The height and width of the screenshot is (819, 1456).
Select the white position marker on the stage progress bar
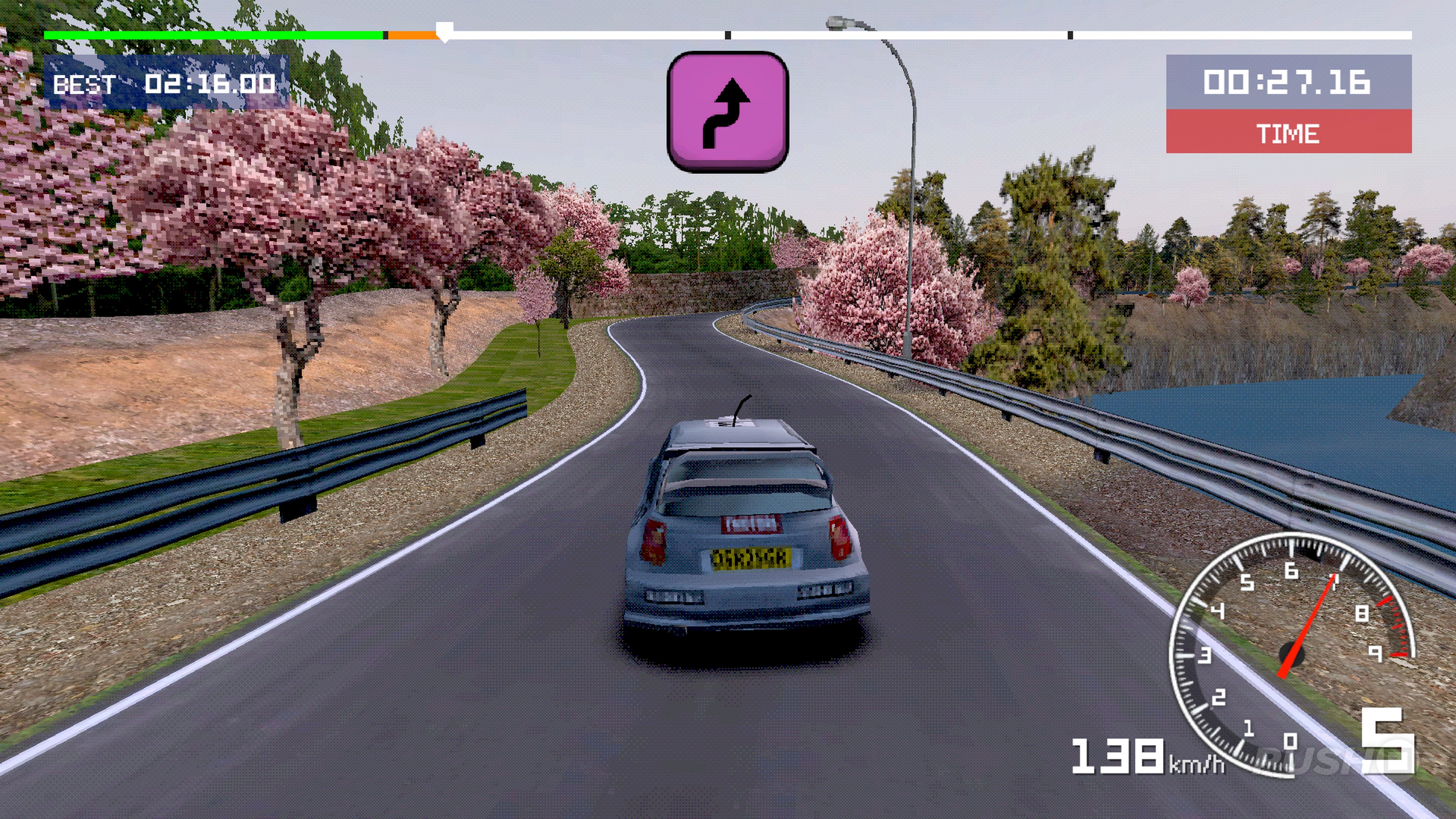pos(445,31)
